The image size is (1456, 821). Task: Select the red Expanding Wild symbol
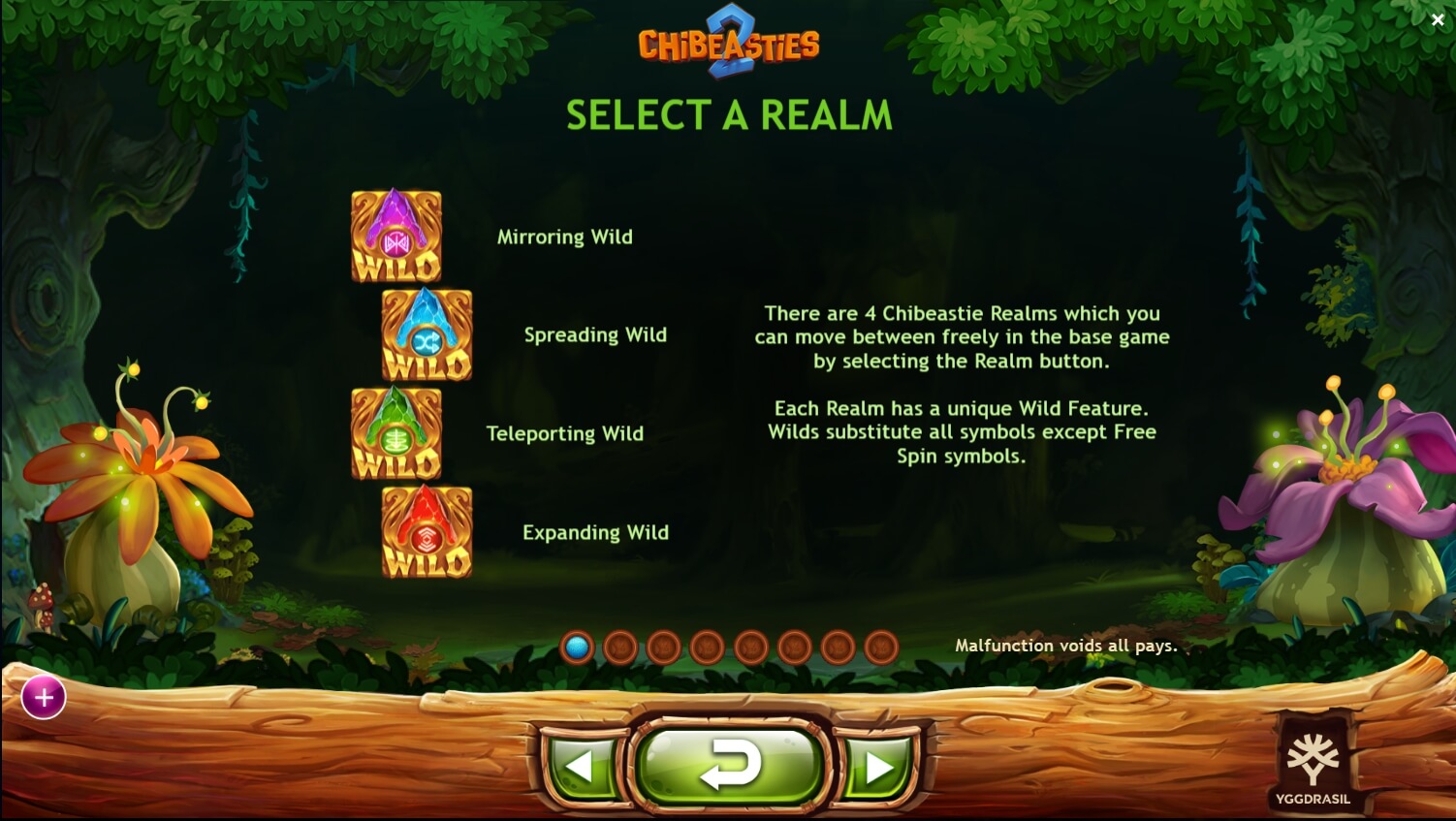click(427, 532)
